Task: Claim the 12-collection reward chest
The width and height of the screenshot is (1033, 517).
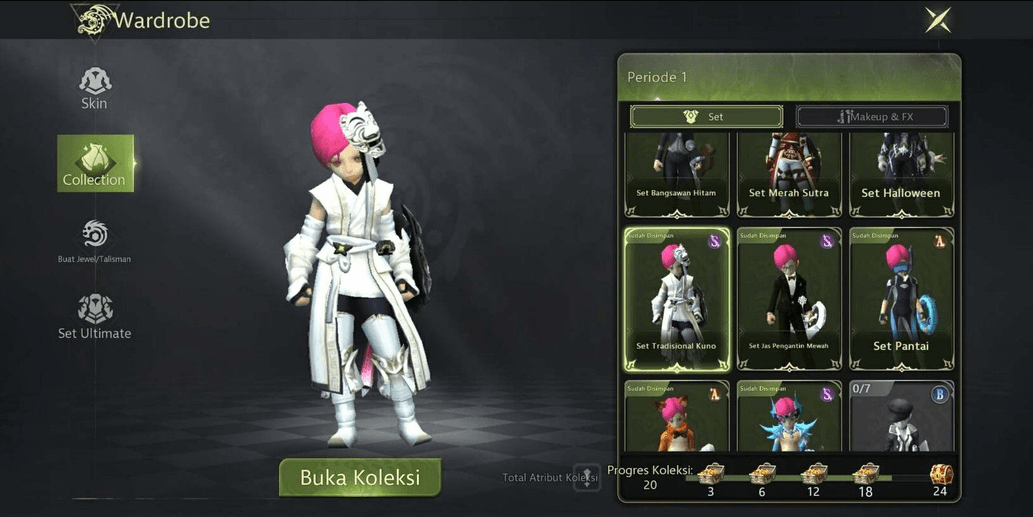Action: pyautogui.click(x=815, y=475)
